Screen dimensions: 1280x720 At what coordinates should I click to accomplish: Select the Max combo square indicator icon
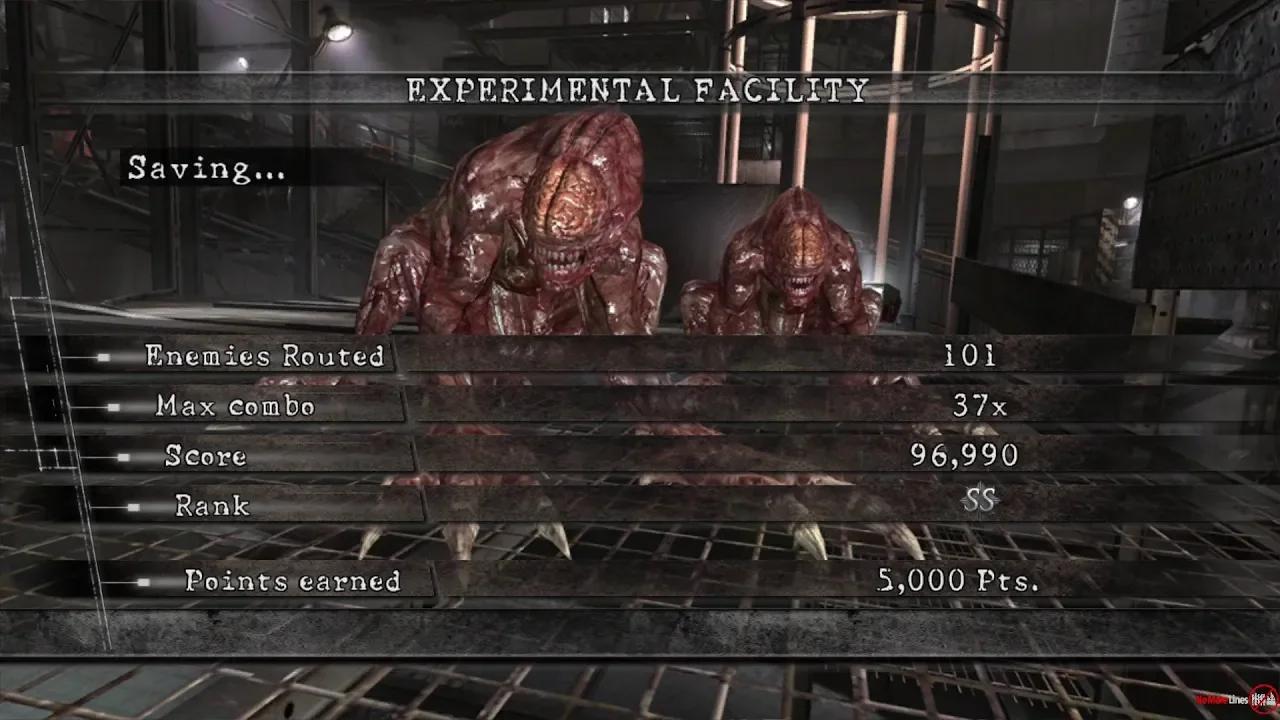pyautogui.click(x=112, y=407)
